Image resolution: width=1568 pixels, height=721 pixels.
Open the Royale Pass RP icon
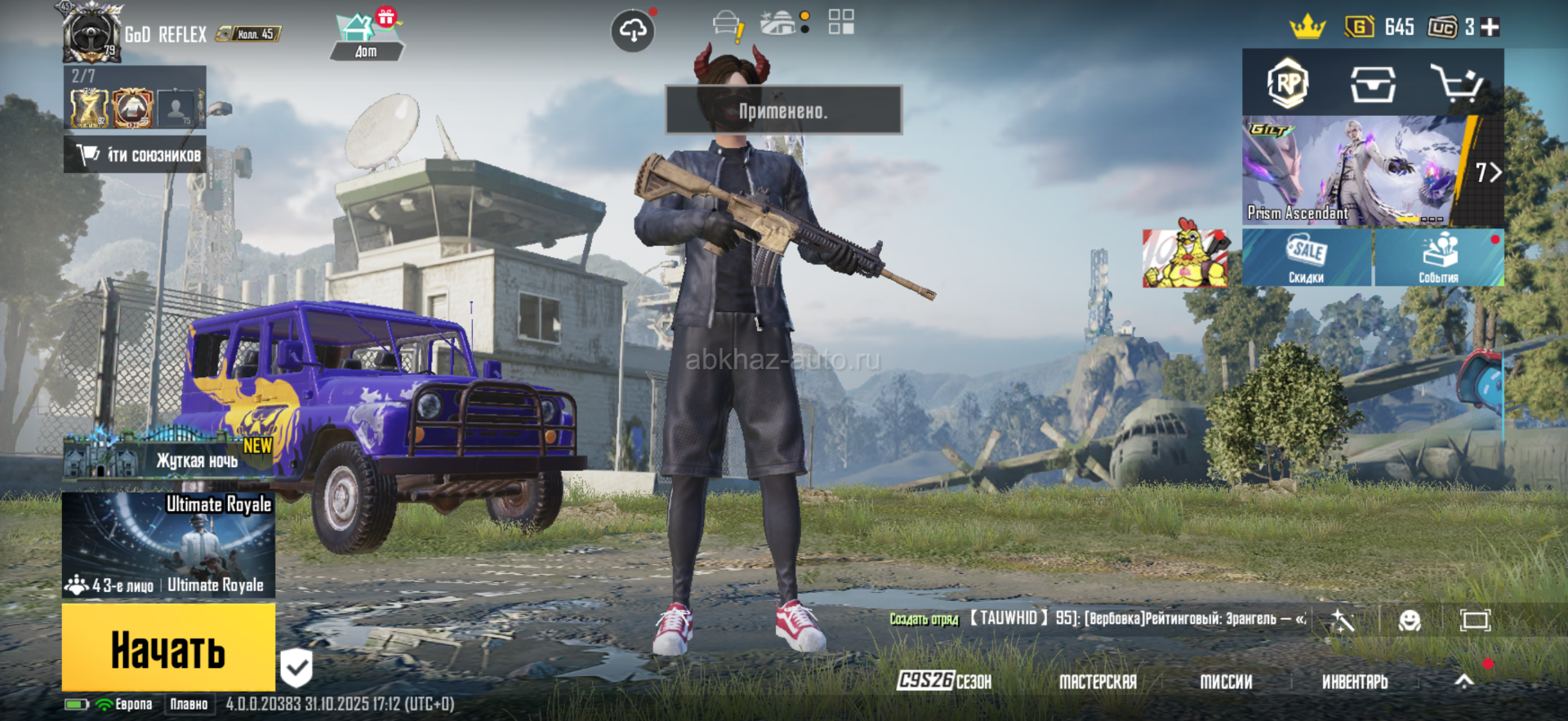[x=1288, y=83]
